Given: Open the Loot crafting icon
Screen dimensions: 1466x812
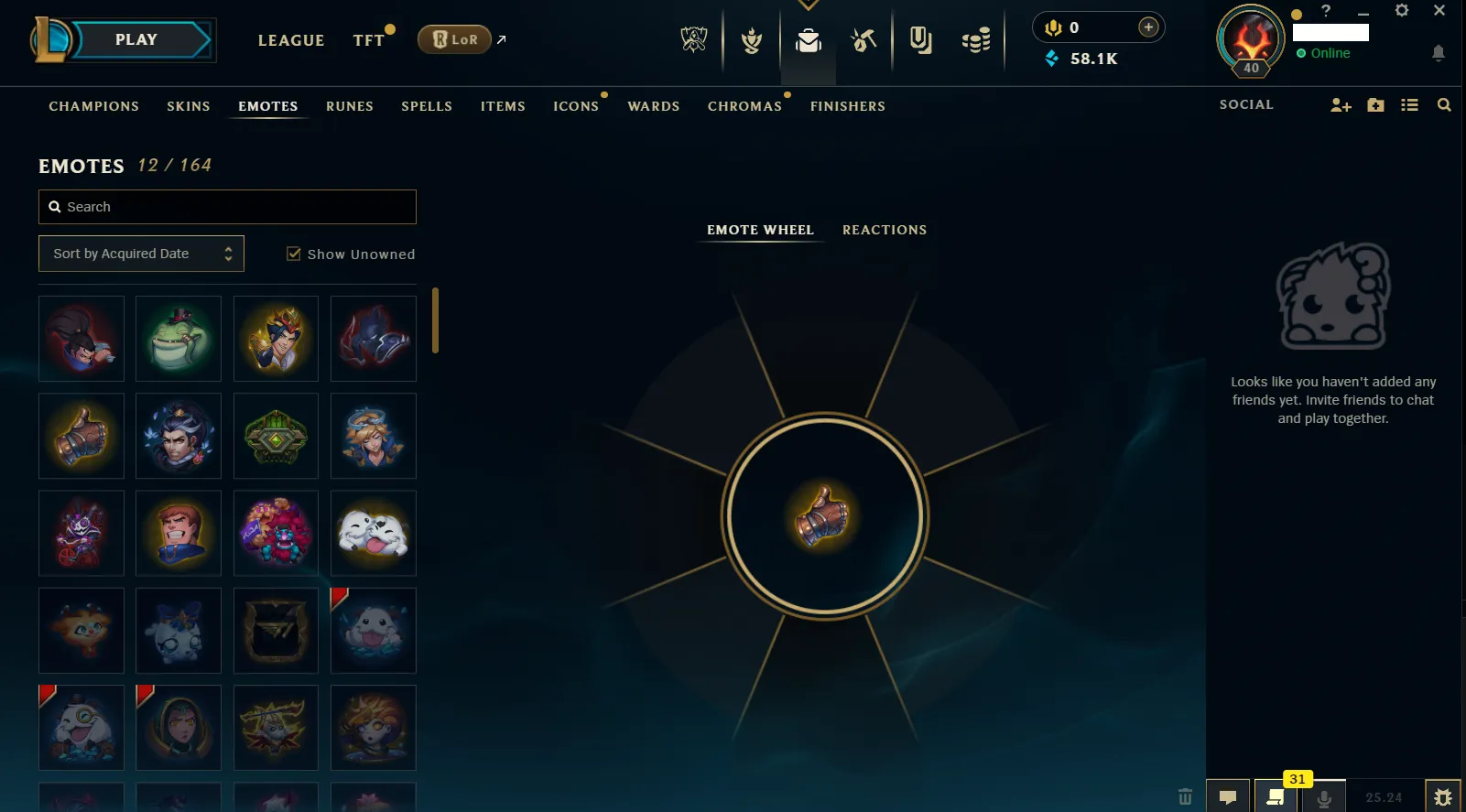Looking at the screenshot, I should point(863,39).
